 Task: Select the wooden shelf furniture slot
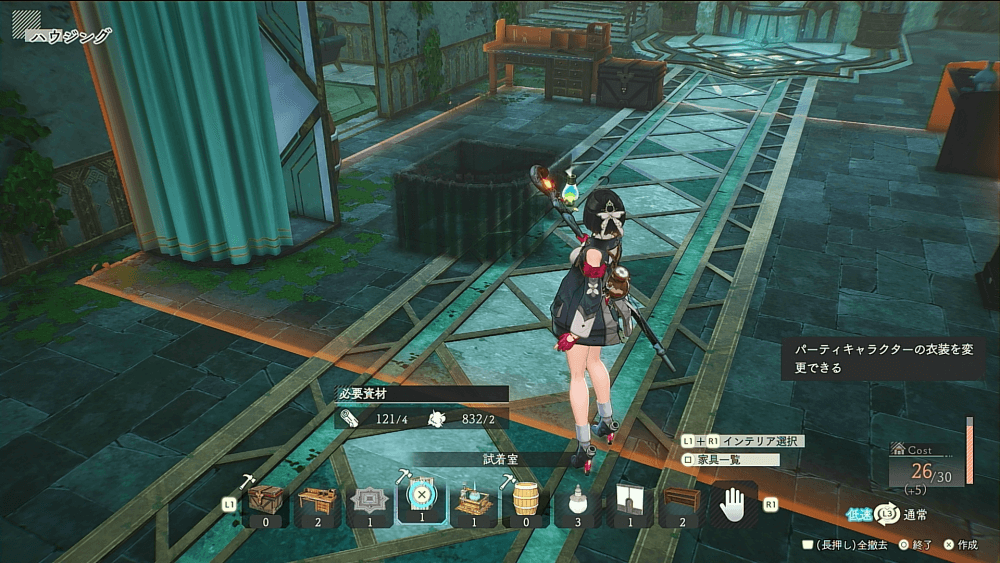pyautogui.click(x=682, y=501)
